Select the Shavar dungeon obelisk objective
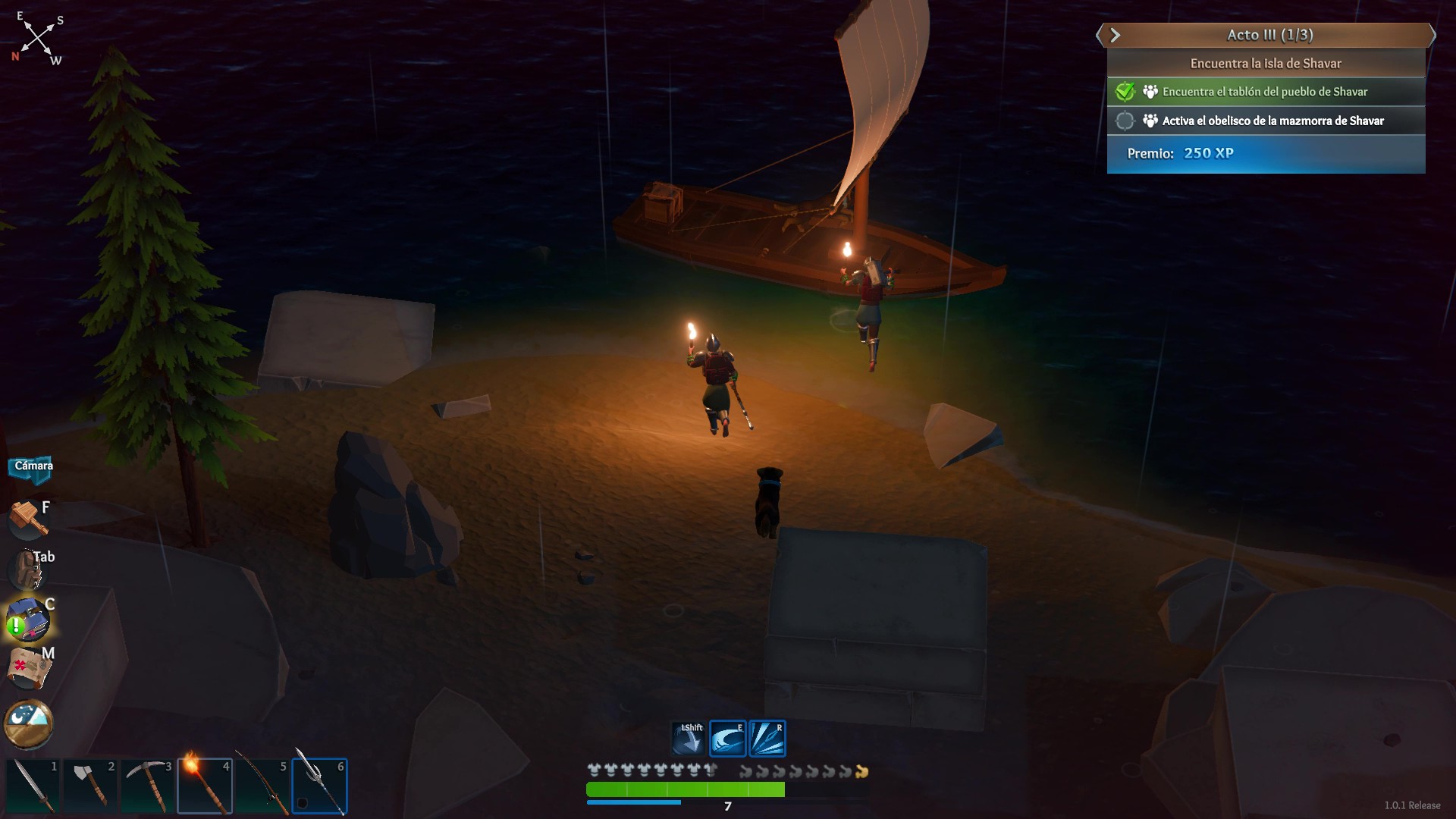The image size is (1456, 819). pos(1272,121)
